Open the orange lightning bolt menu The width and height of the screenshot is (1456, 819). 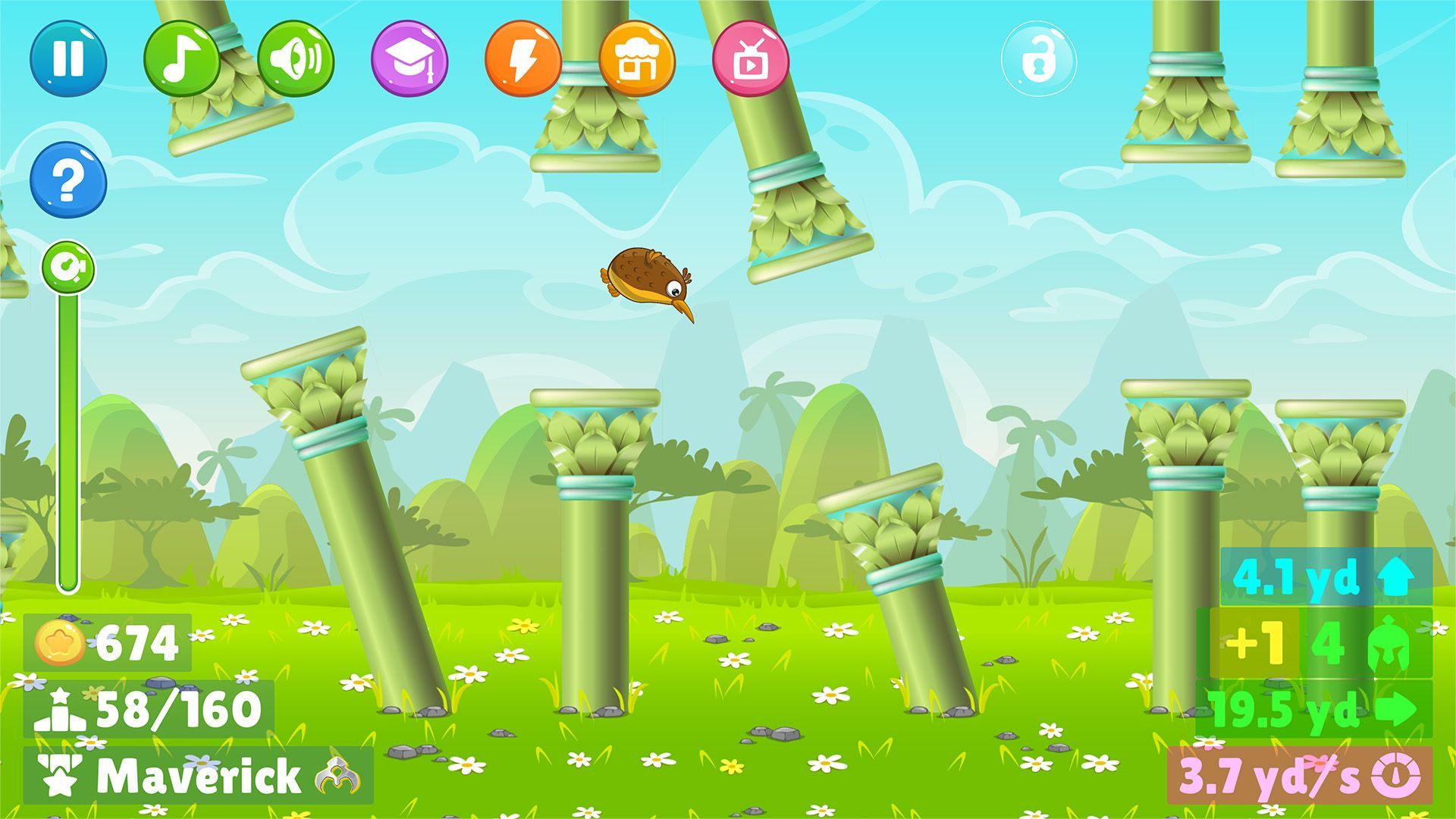523,59
